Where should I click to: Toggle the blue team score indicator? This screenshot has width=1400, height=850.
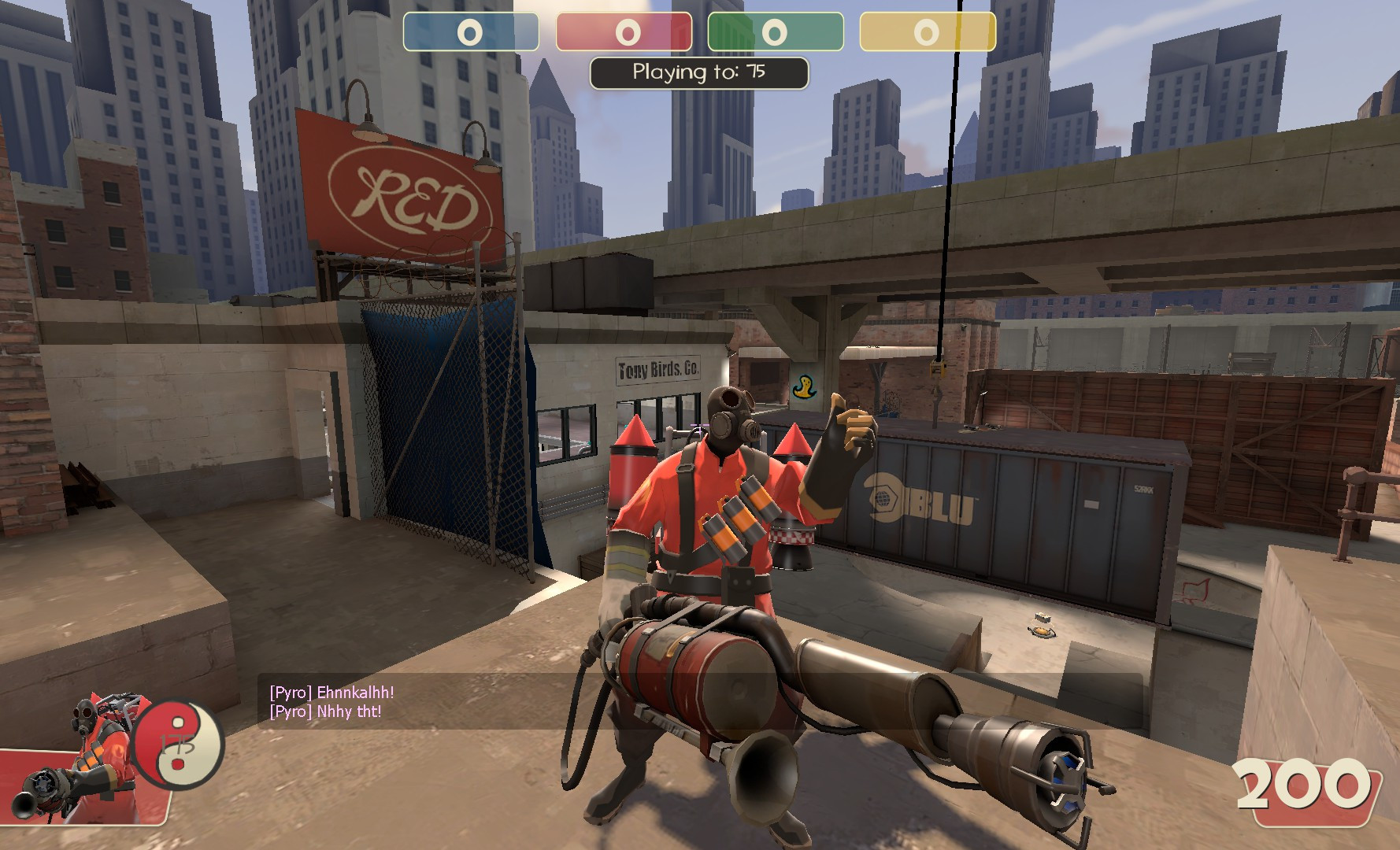click(470, 33)
